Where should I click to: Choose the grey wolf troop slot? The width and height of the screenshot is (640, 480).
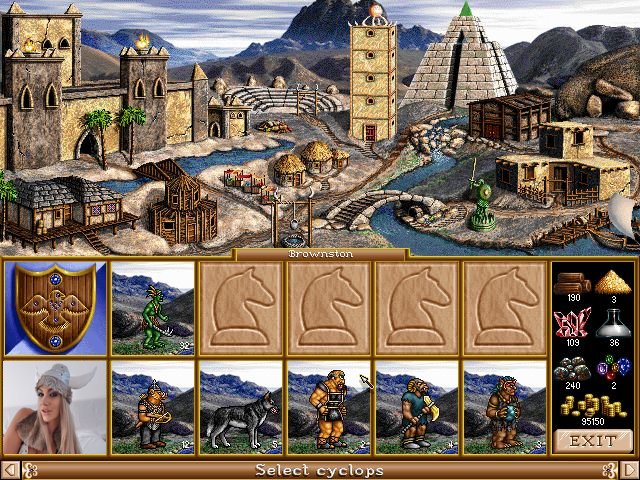pos(241,408)
